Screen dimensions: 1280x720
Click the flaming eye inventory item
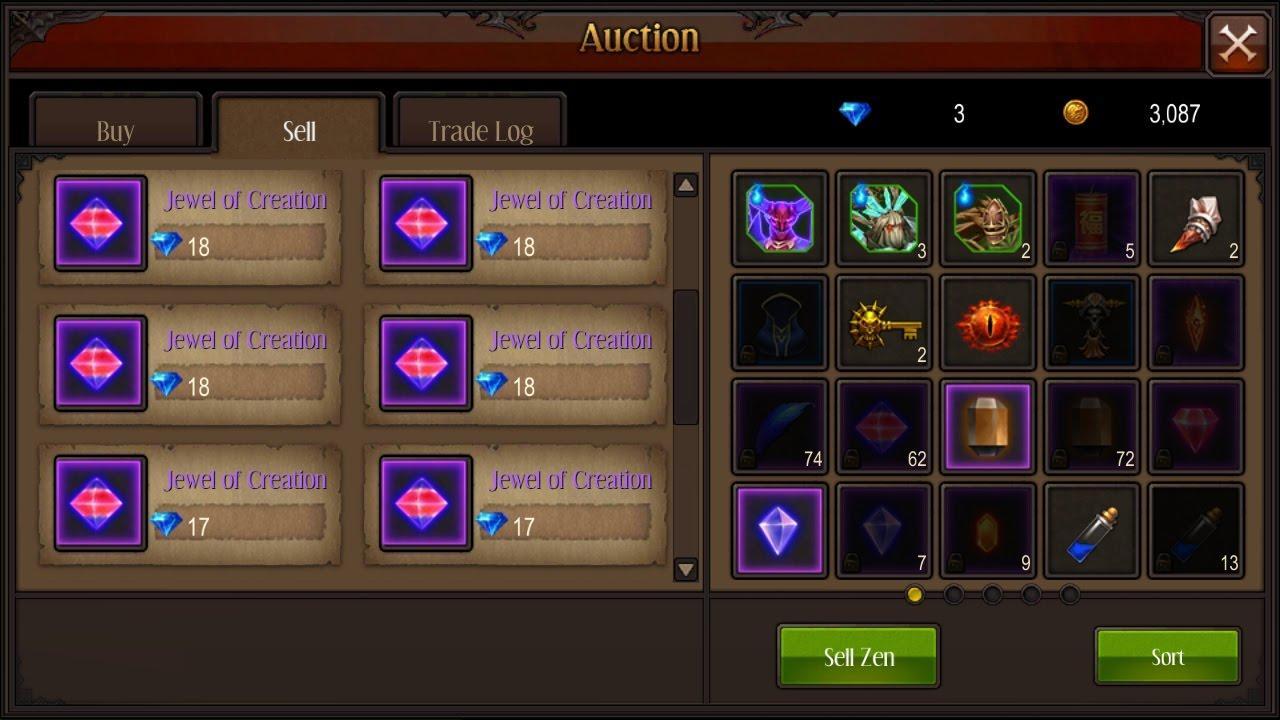(x=987, y=322)
